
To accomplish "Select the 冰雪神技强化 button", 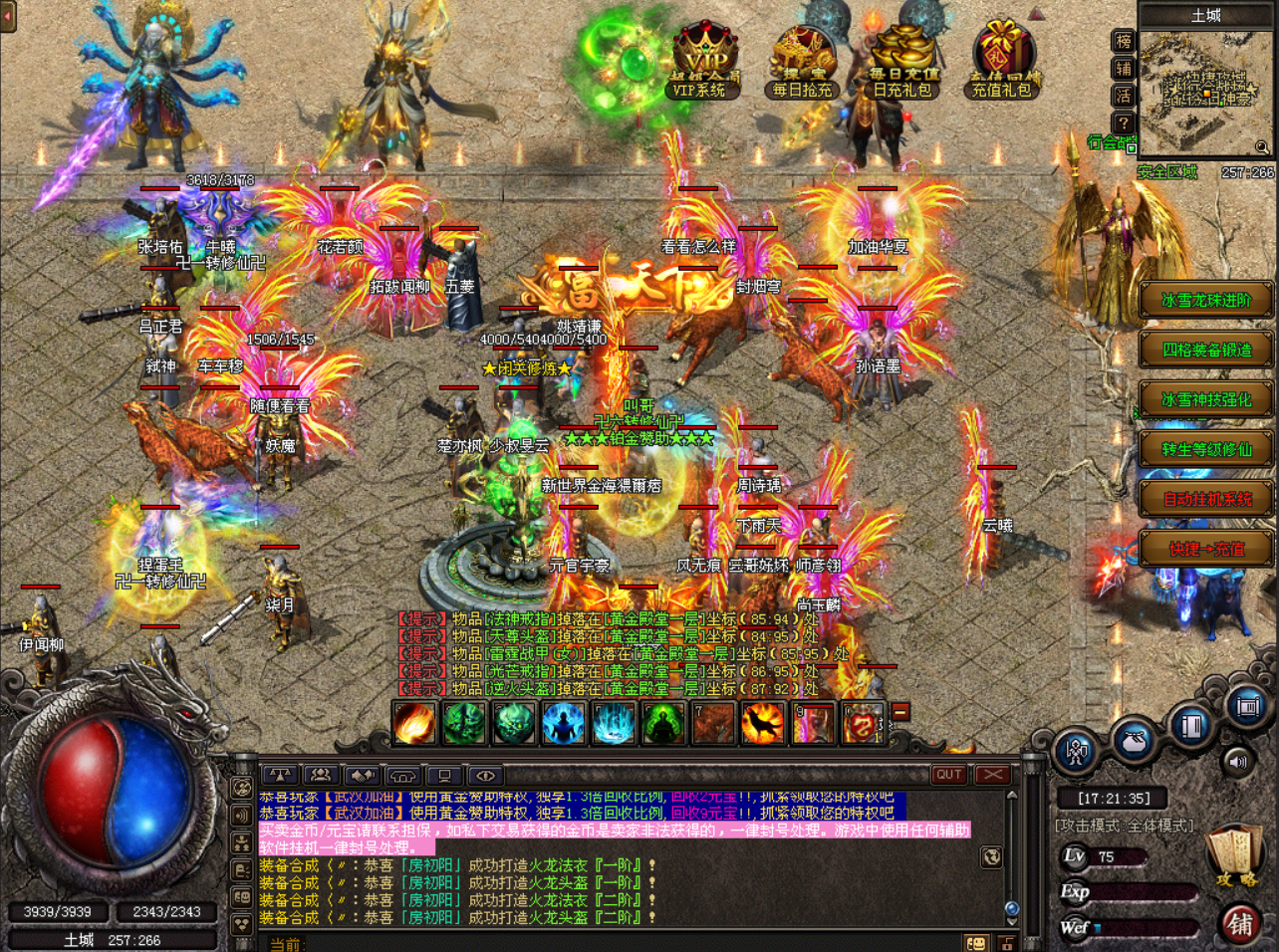I will (1206, 400).
